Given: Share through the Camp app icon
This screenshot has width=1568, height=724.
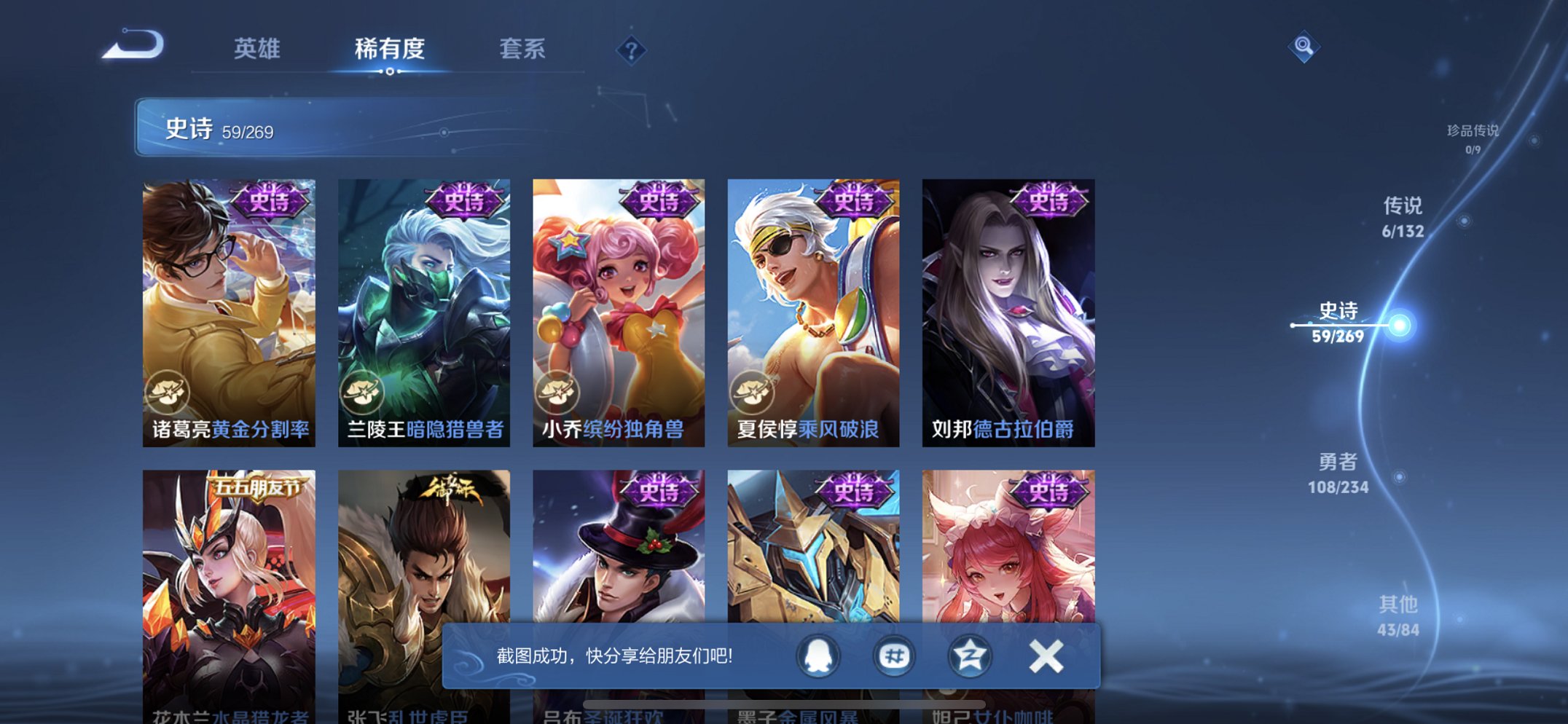Looking at the screenshot, I should [x=971, y=656].
